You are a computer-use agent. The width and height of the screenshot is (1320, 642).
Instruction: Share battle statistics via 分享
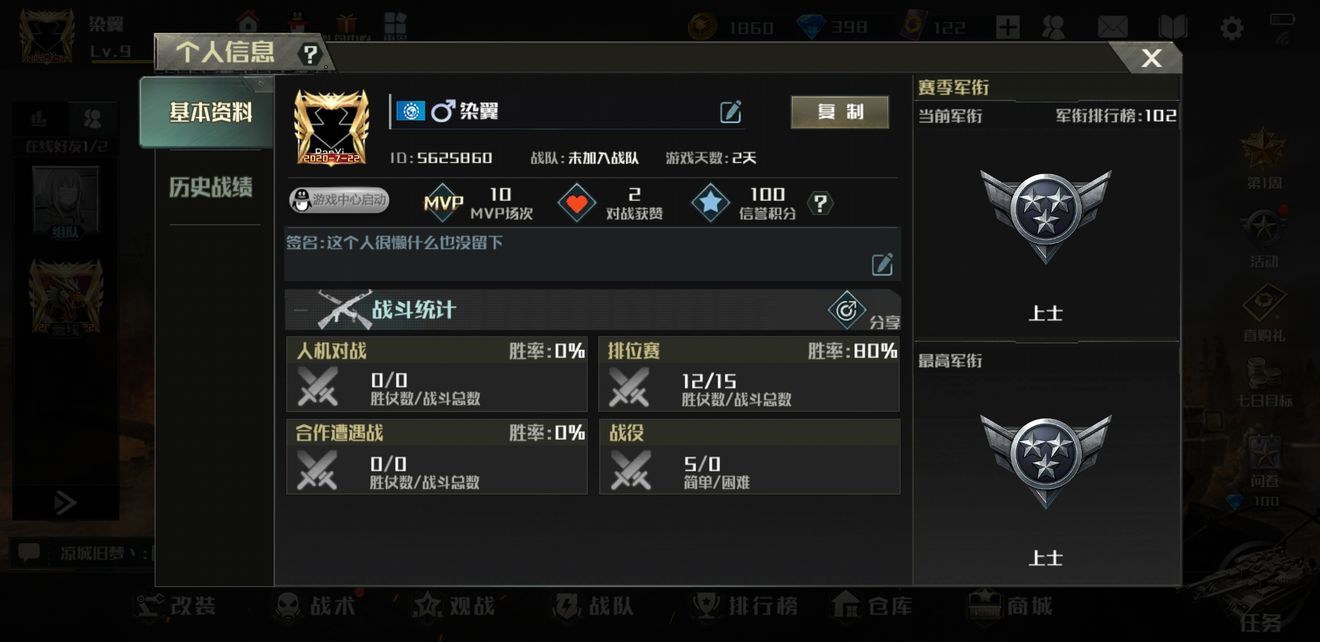click(x=848, y=310)
